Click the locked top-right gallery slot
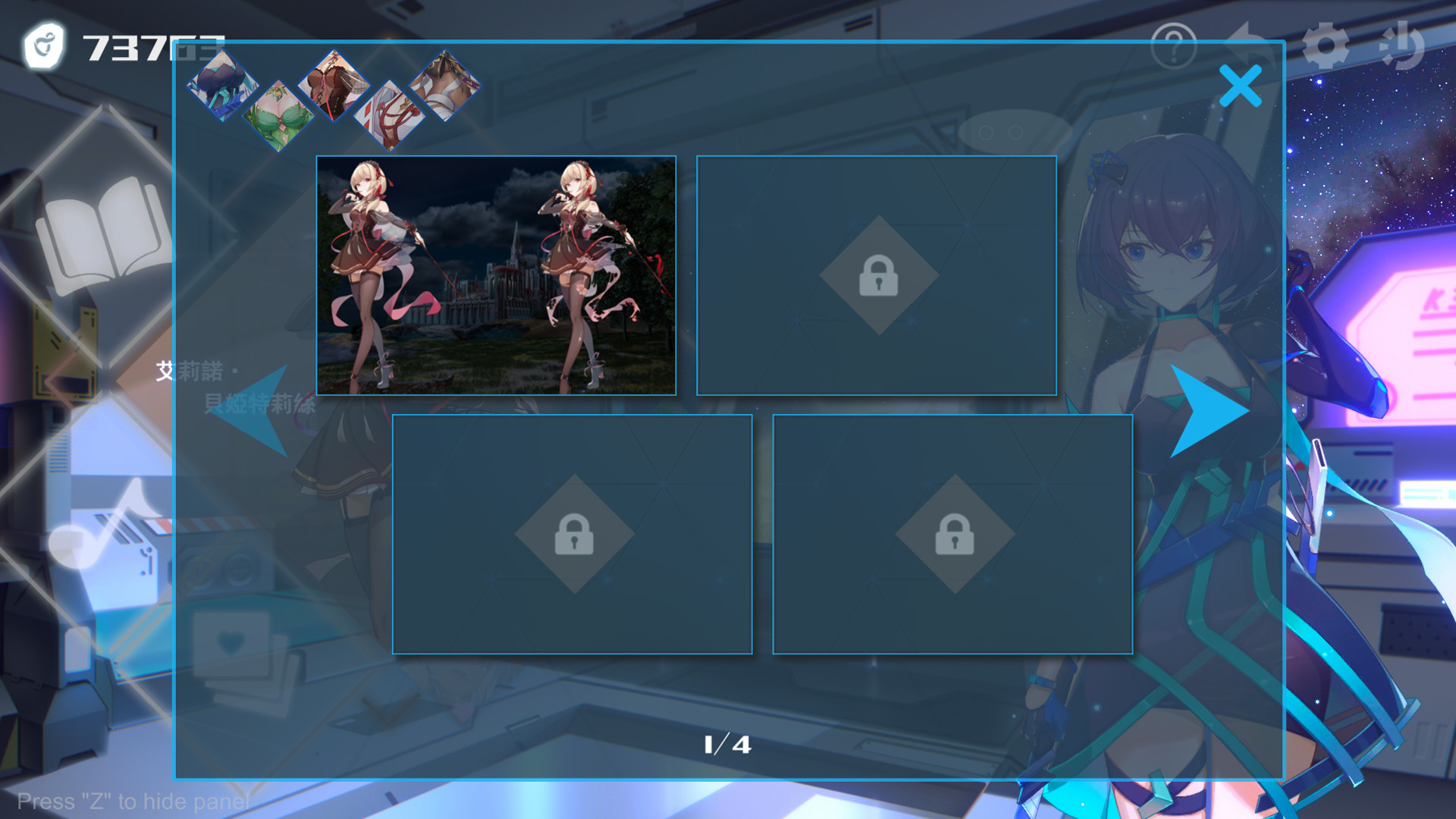This screenshot has width=1456, height=819. 877,275
